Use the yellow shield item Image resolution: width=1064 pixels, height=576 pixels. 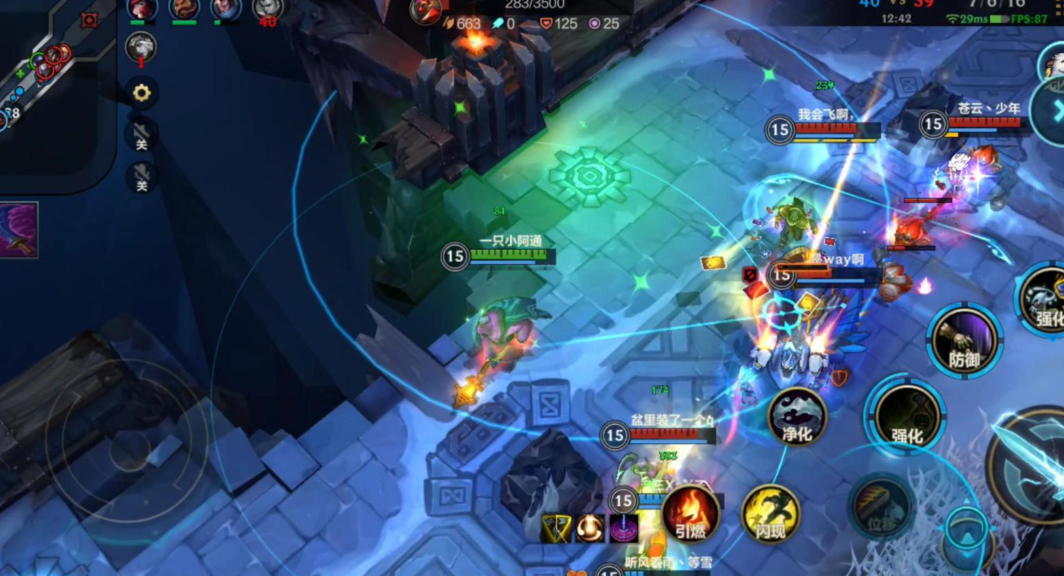[x=556, y=528]
